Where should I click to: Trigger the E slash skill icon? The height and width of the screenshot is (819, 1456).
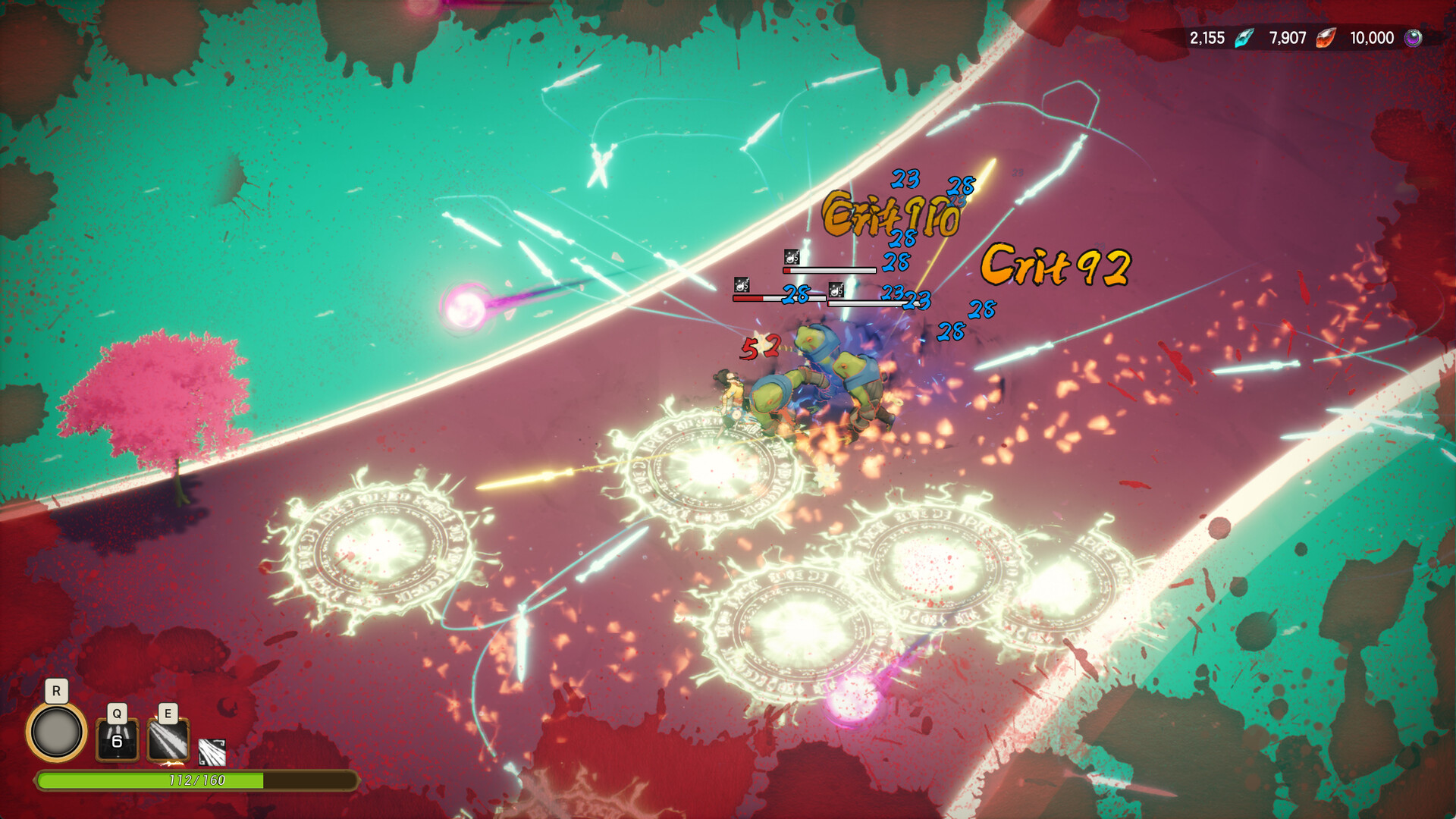click(x=168, y=741)
